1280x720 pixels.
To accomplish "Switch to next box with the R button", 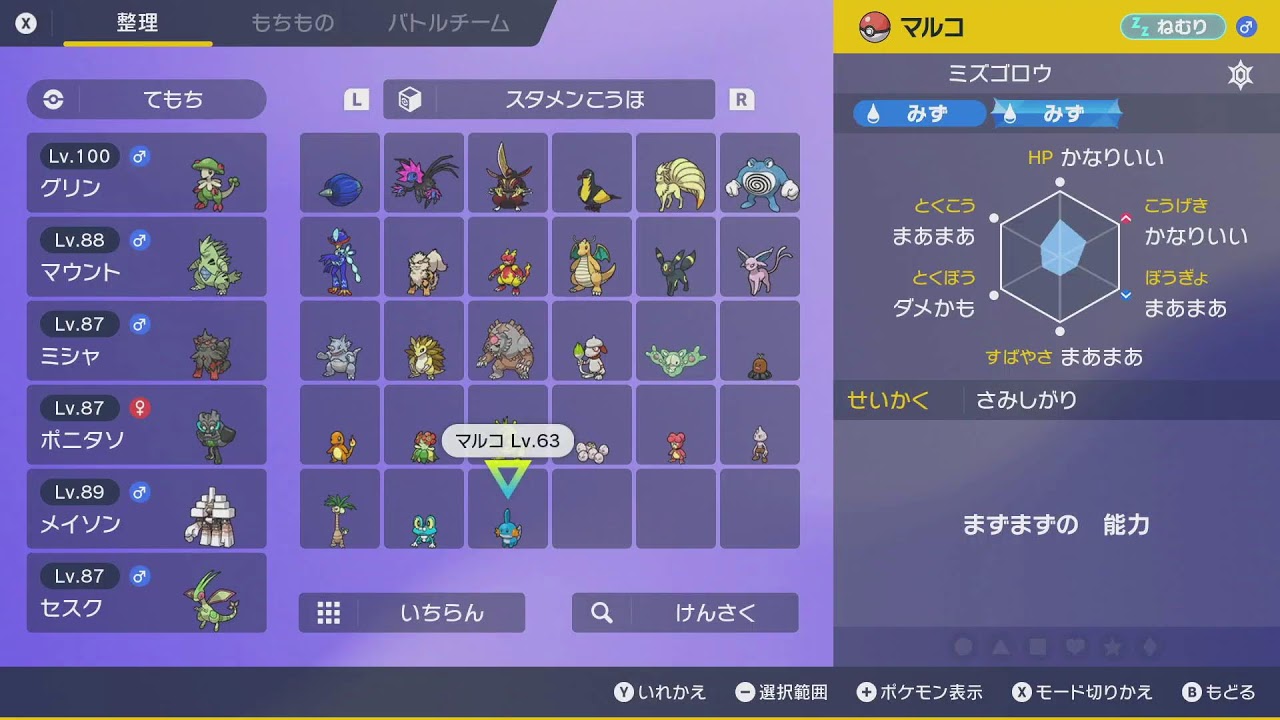I will pos(740,99).
